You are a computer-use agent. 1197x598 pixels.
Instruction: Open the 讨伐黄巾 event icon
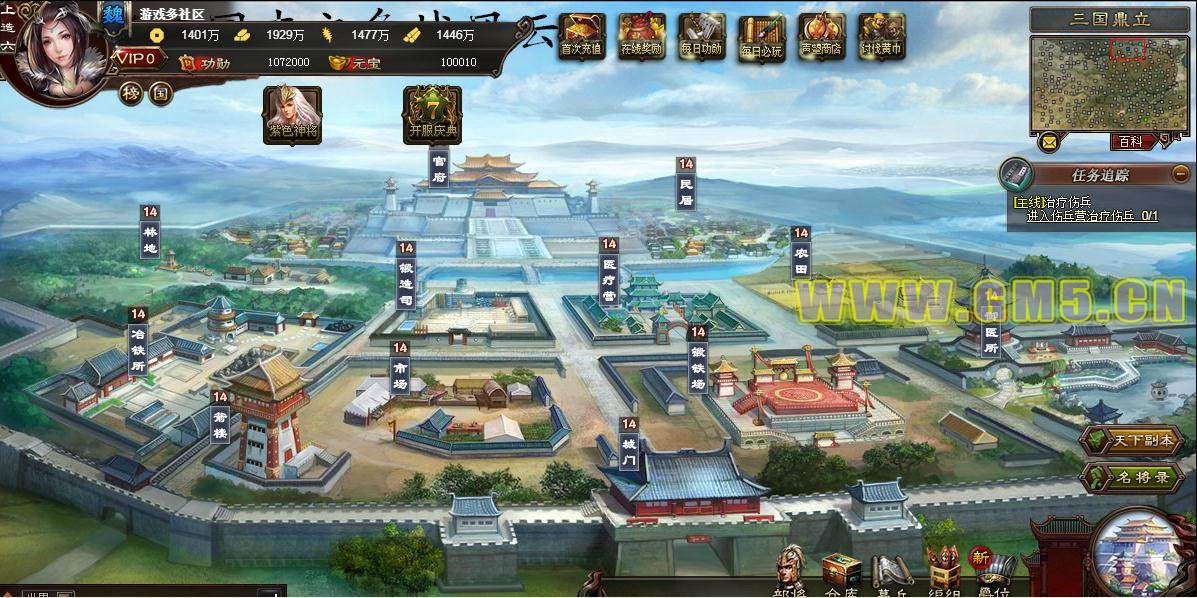pos(881,35)
